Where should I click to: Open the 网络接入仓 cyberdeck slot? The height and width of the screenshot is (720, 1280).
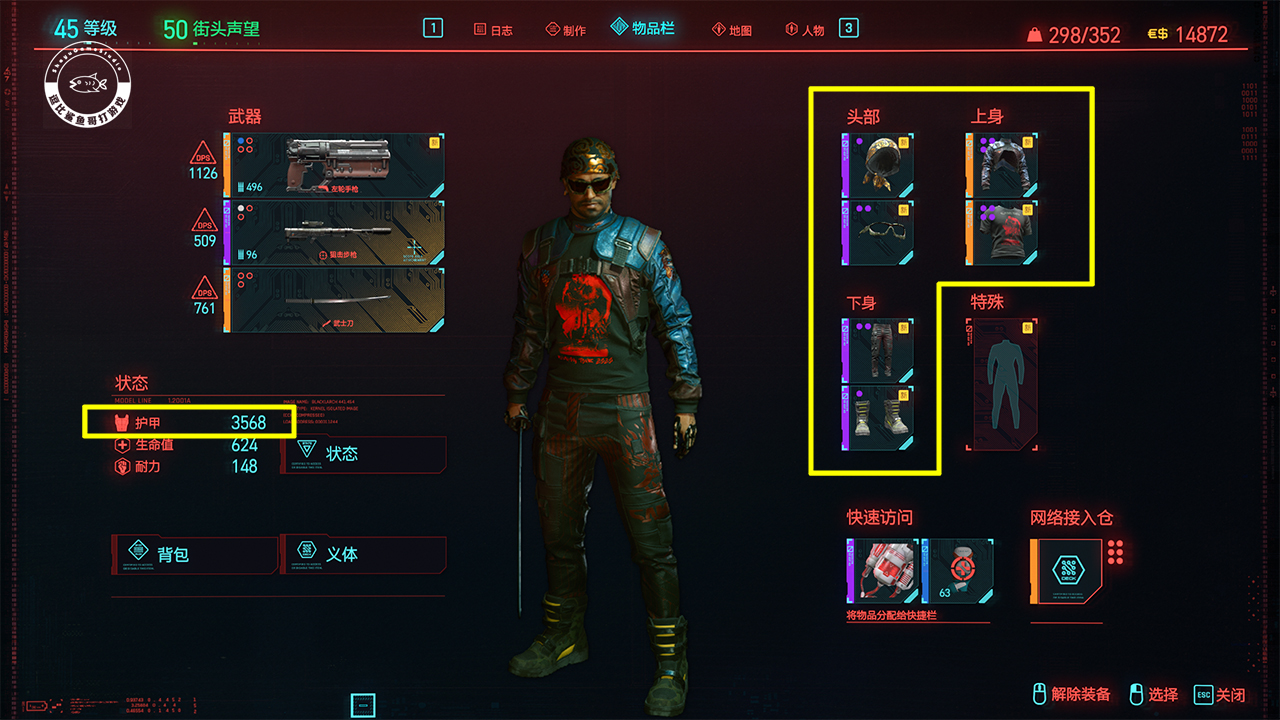click(x=1066, y=571)
